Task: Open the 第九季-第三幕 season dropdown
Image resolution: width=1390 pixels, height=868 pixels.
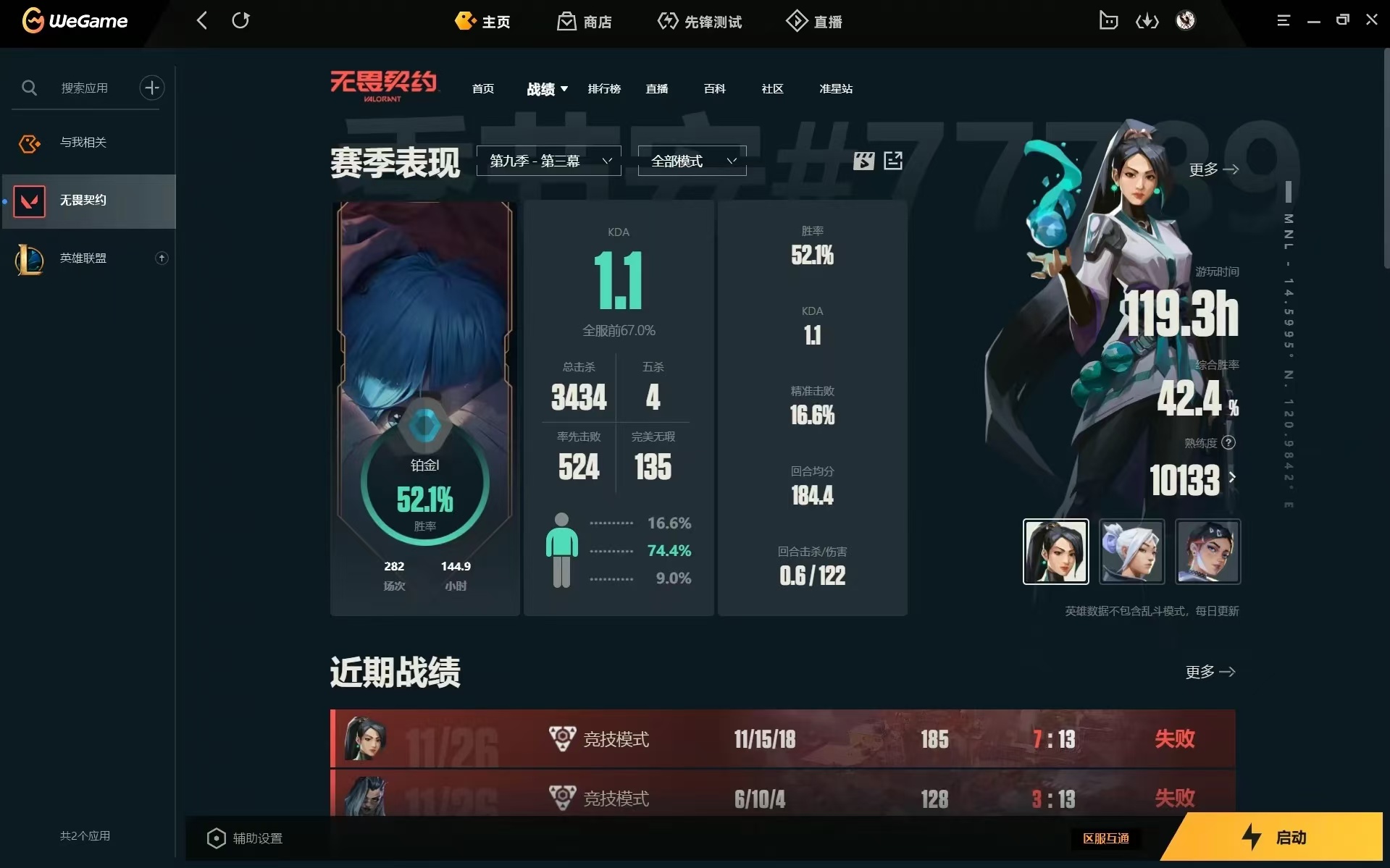Action: tap(548, 161)
